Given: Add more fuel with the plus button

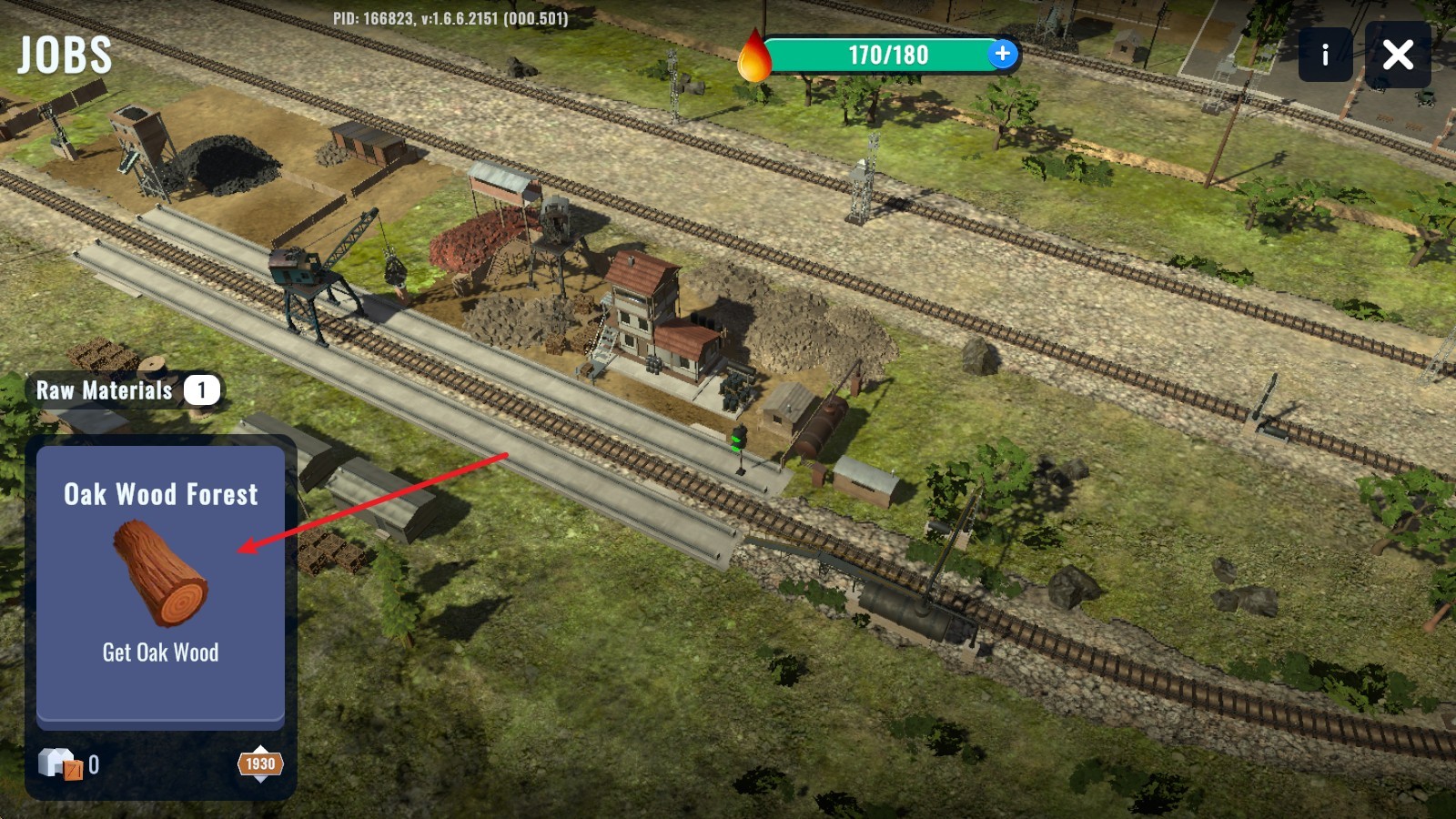Looking at the screenshot, I should pyautogui.click(x=1002, y=54).
